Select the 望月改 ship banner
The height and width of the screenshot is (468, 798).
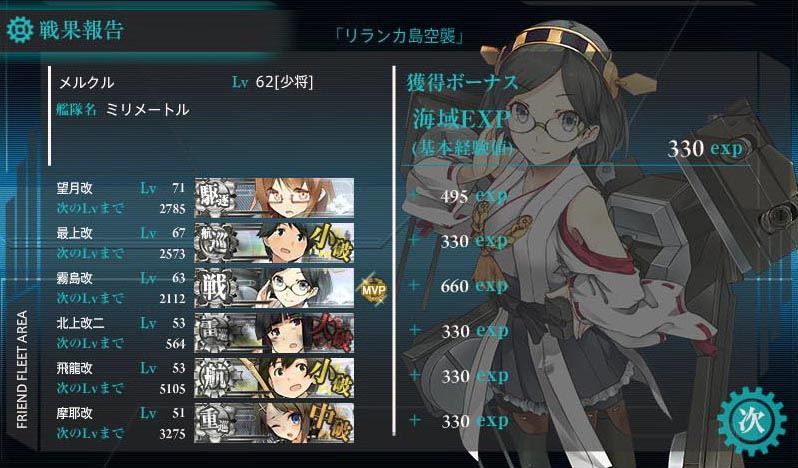[x=274, y=196]
